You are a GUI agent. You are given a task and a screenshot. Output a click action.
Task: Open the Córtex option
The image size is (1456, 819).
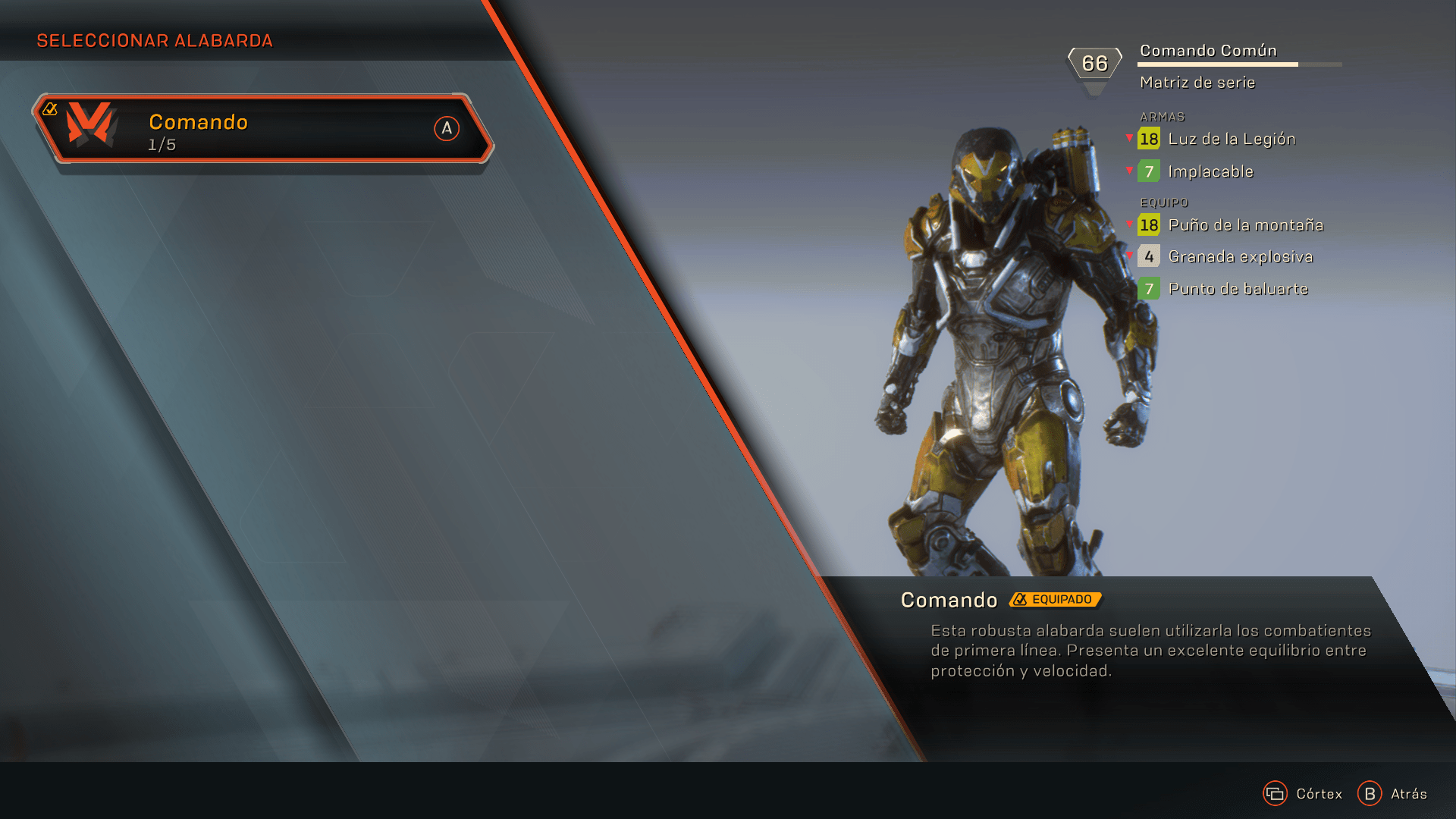point(1303,794)
